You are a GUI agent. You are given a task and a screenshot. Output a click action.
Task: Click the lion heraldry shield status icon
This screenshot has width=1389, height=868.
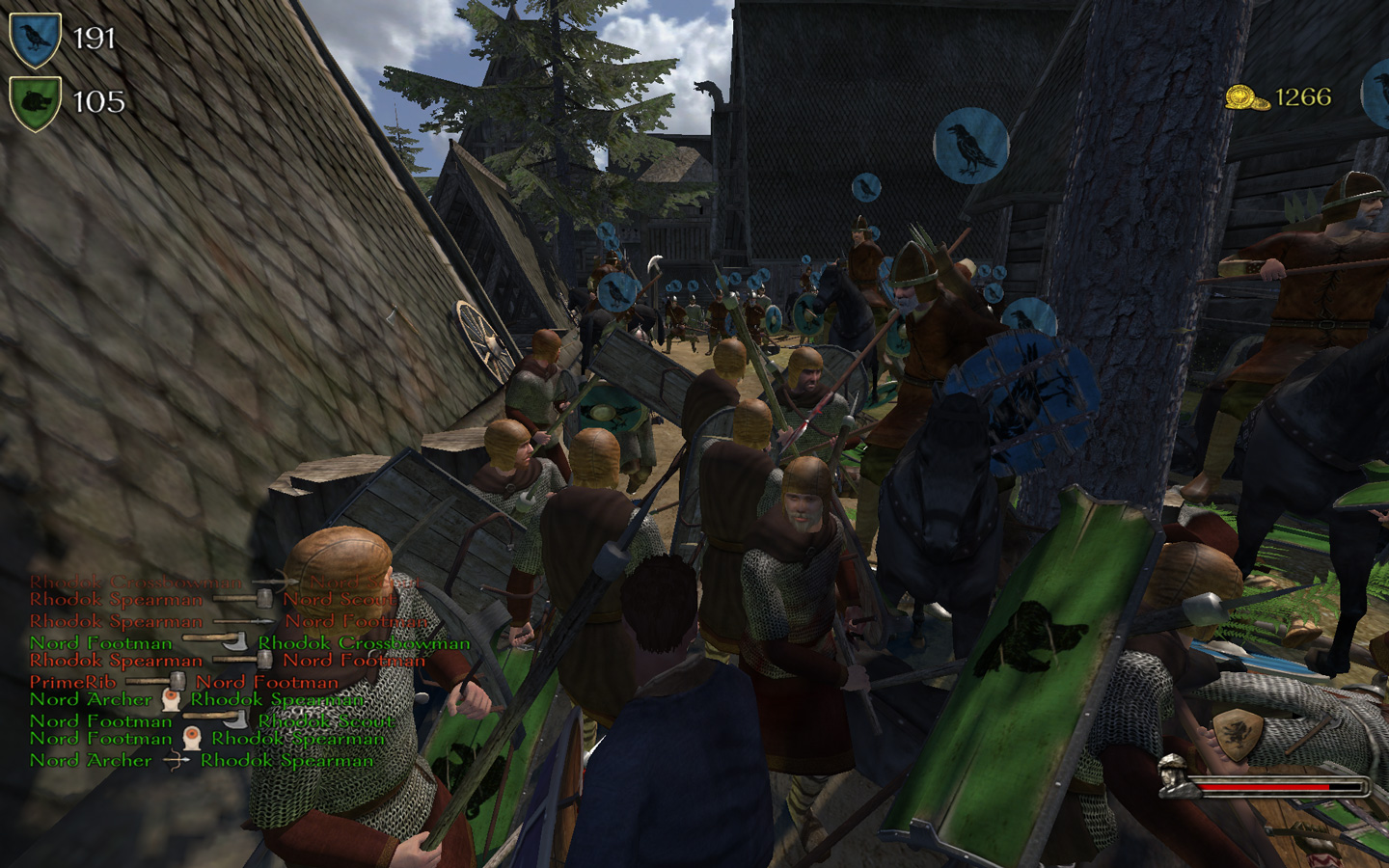coord(1238,733)
